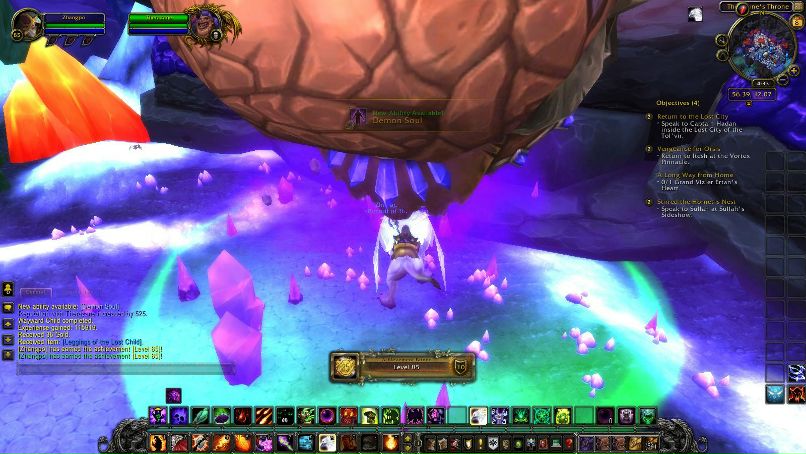This screenshot has height=454, width=806.
Task: Select the General chat tab
Action: (x=36, y=292)
